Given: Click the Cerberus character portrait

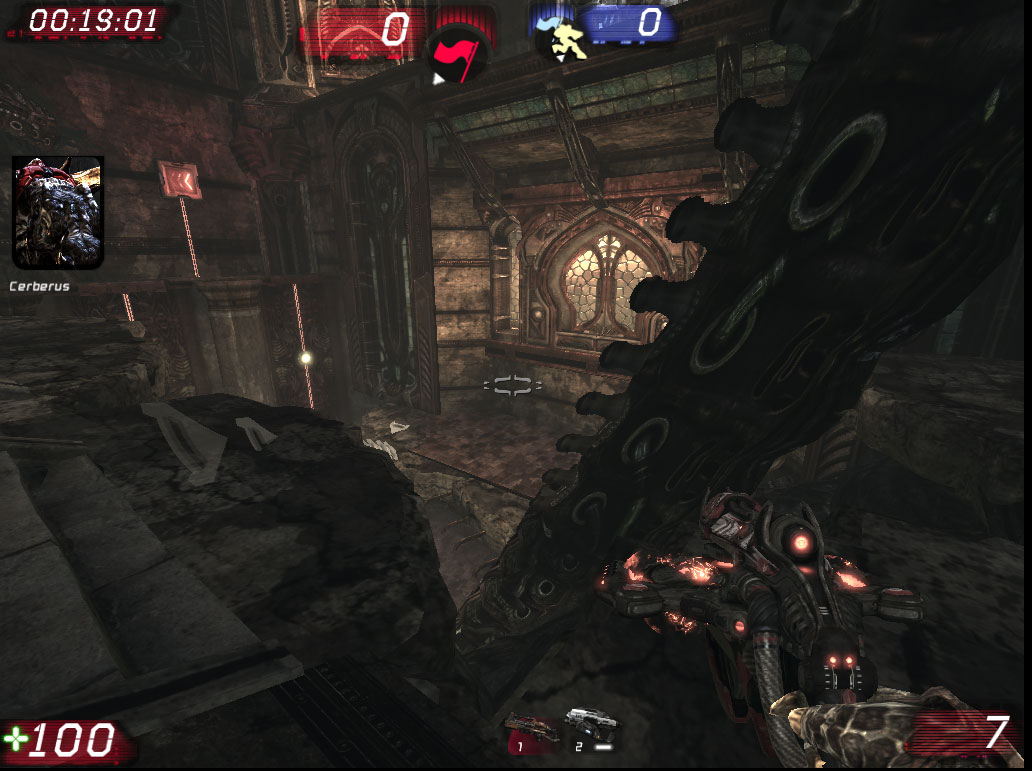Looking at the screenshot, I should 57,213.
